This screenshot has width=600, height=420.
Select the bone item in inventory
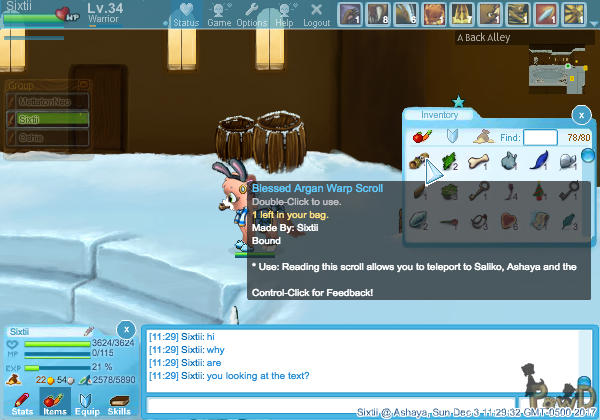pyautogui.click(x=479, y=161)
